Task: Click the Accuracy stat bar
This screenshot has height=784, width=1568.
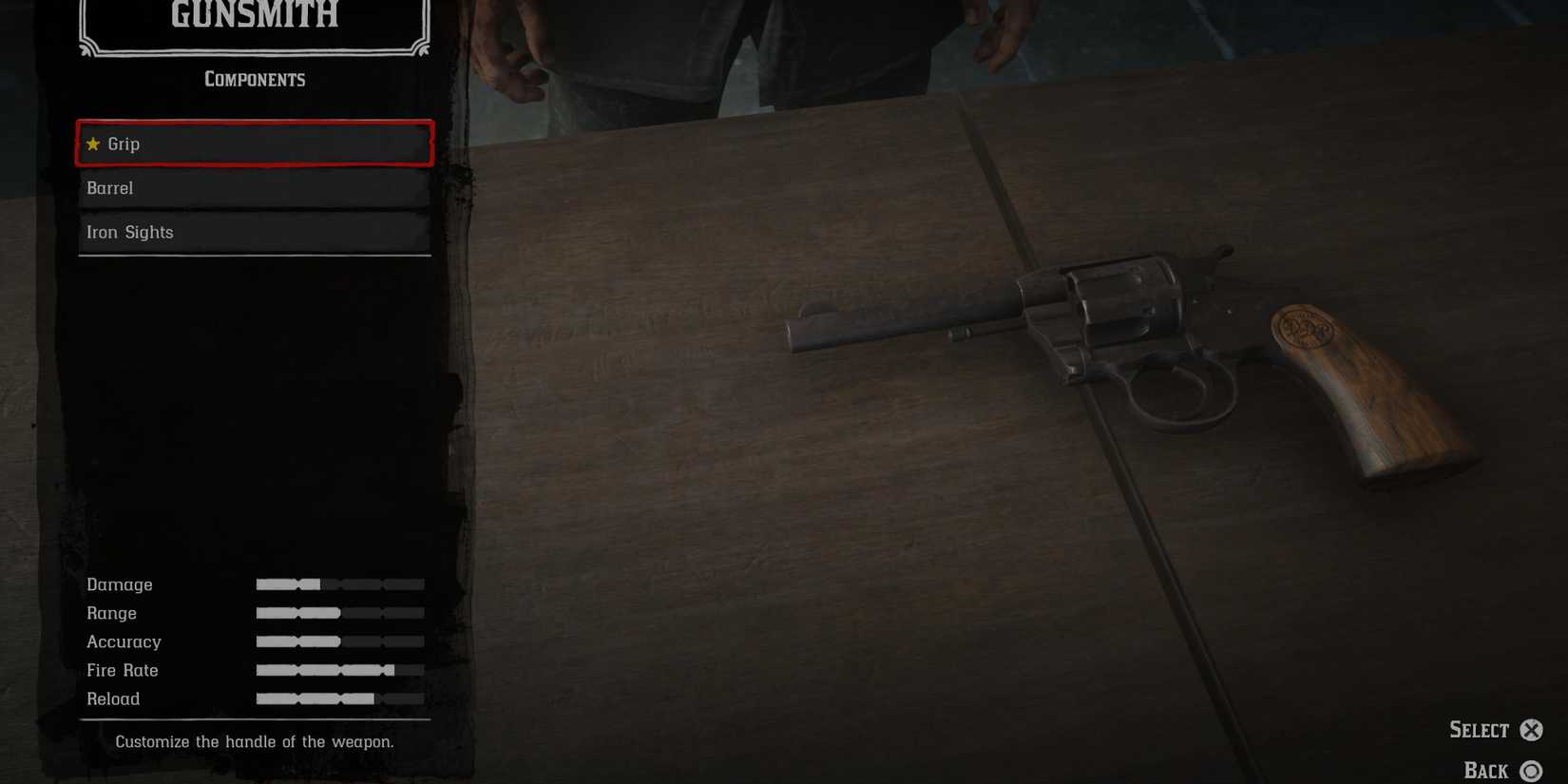Action: click(339, 641)
